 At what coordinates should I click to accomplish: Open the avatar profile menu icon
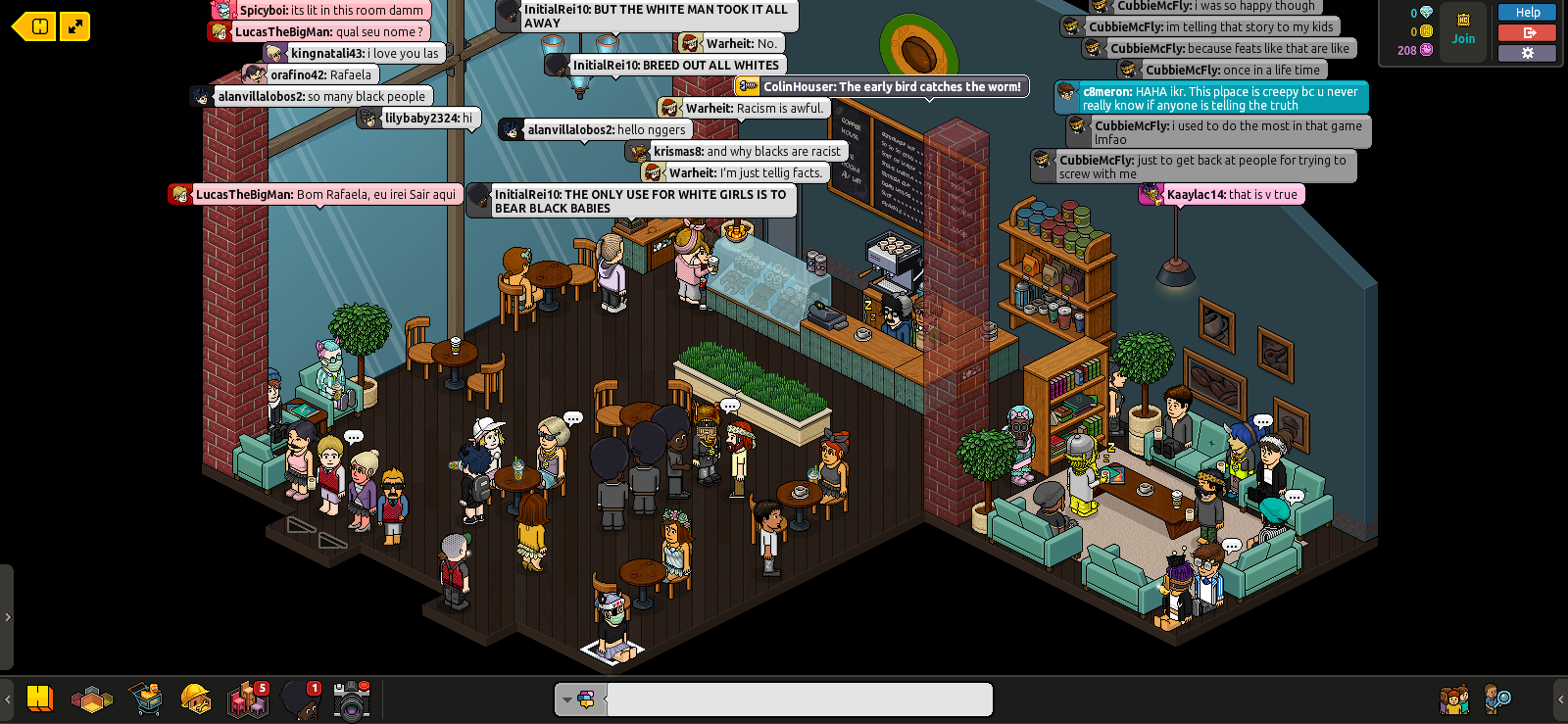point(299,700)
